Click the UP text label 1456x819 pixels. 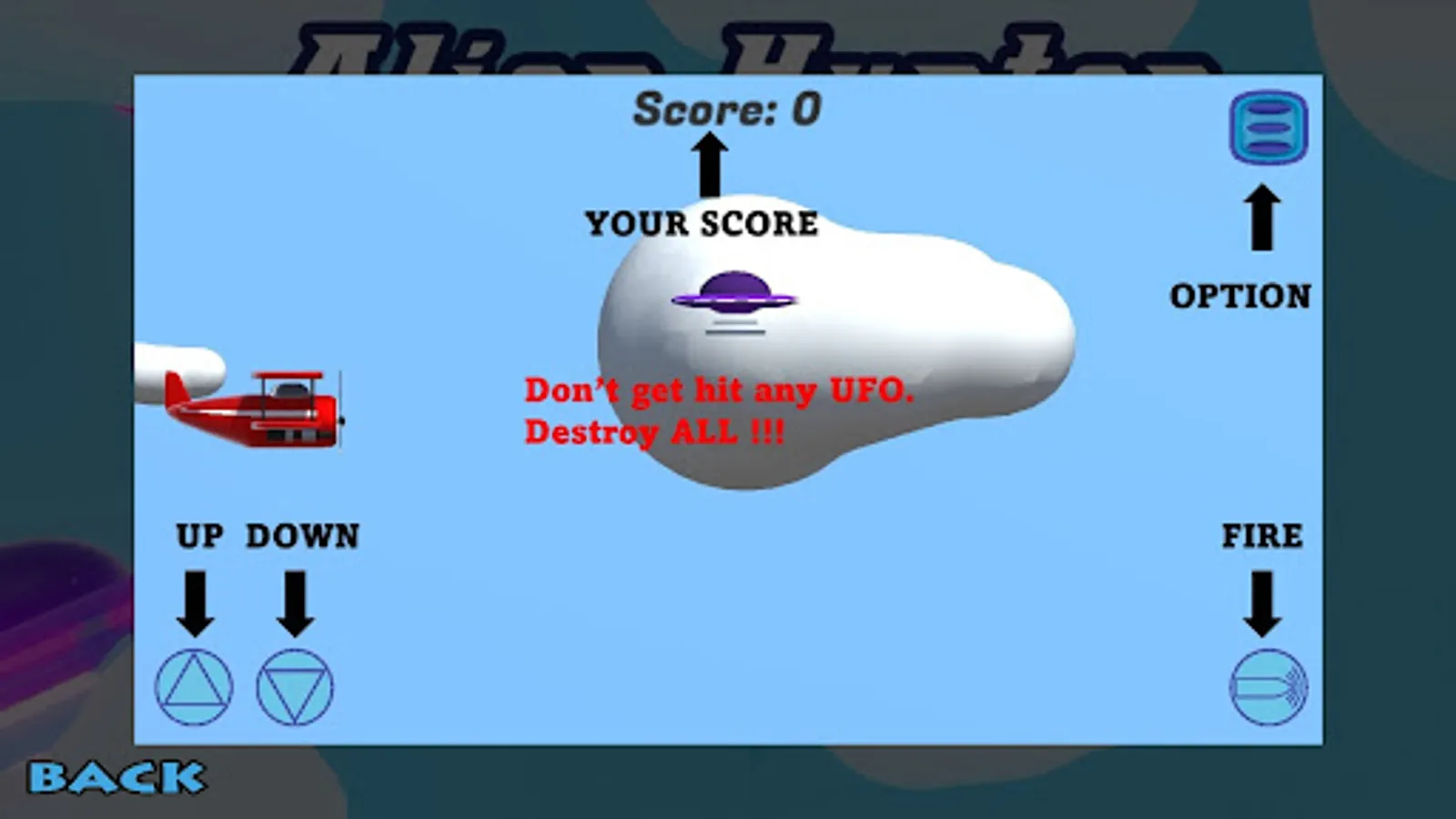(198, 537)
